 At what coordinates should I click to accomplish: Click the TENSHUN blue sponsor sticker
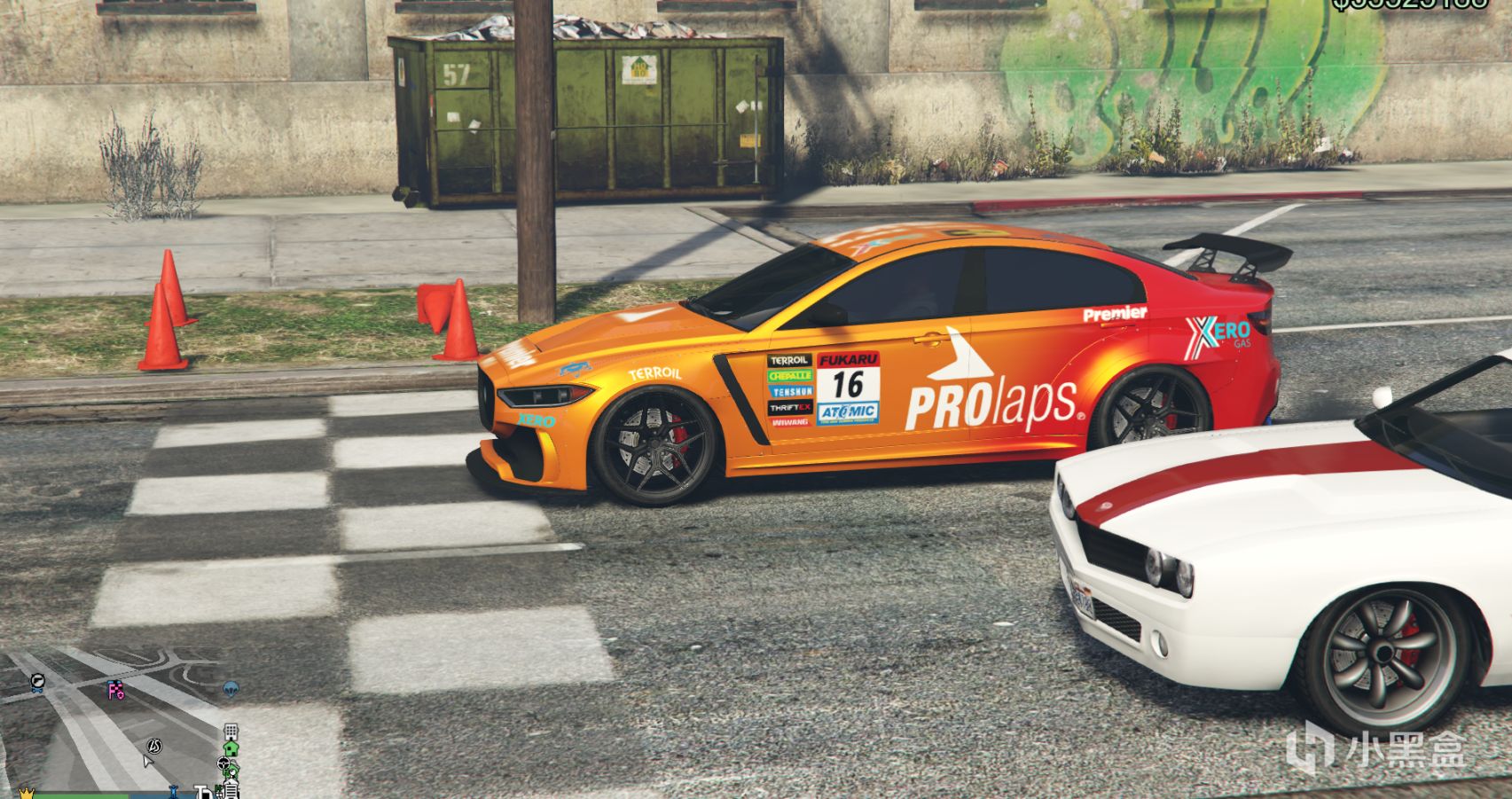792,391
